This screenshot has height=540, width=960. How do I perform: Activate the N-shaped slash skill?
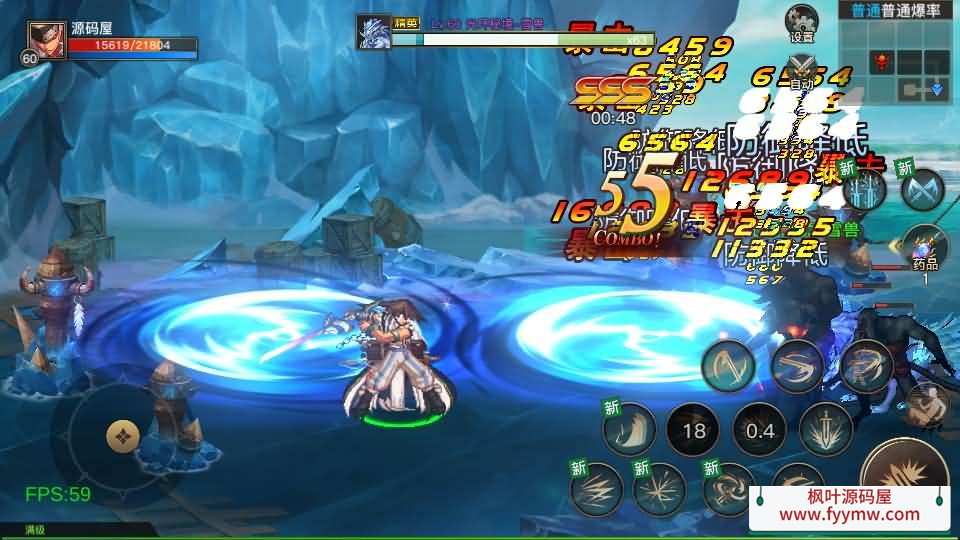point(727,366)
